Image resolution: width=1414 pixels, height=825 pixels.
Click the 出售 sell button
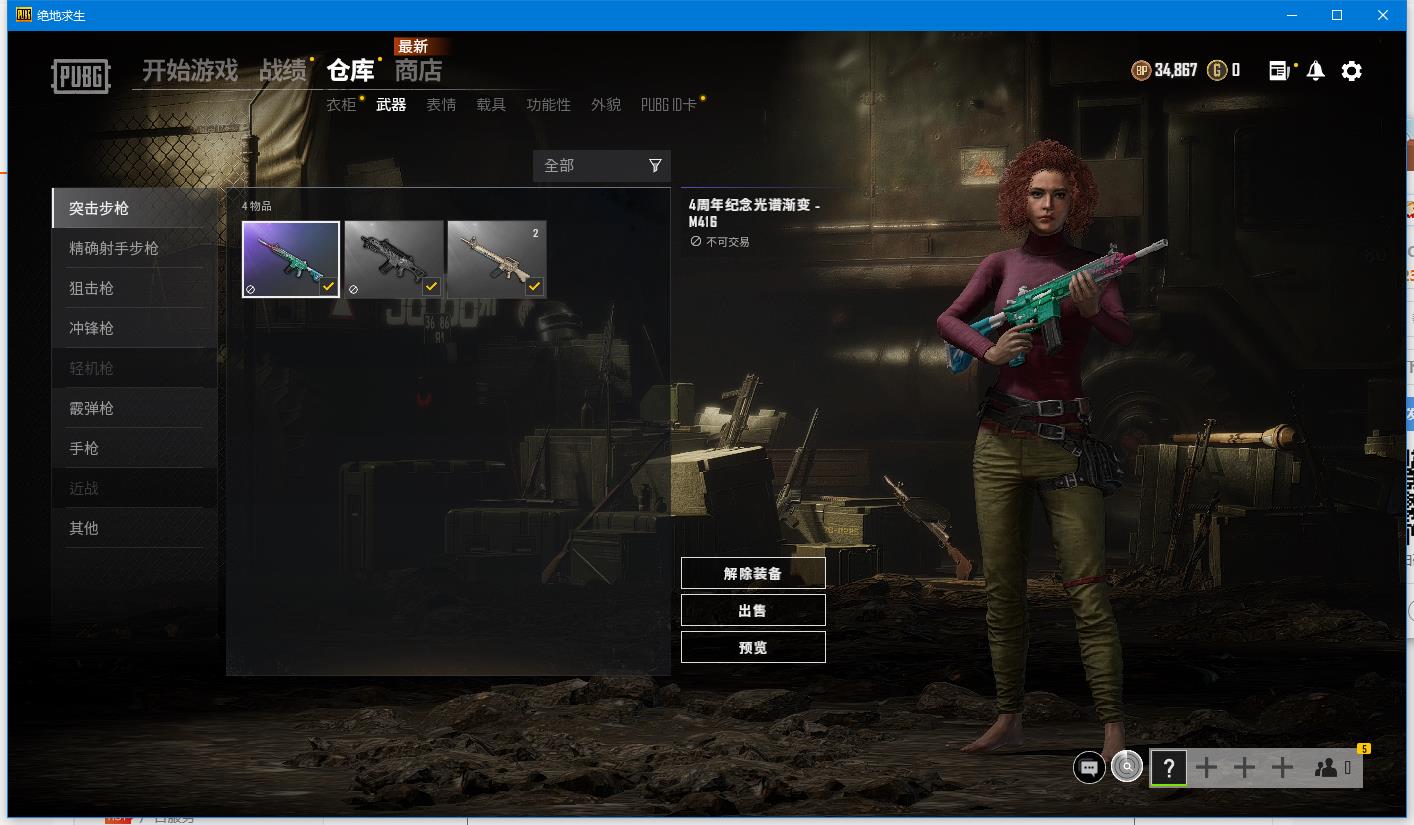pyautogui.click(x=753, y=610)
